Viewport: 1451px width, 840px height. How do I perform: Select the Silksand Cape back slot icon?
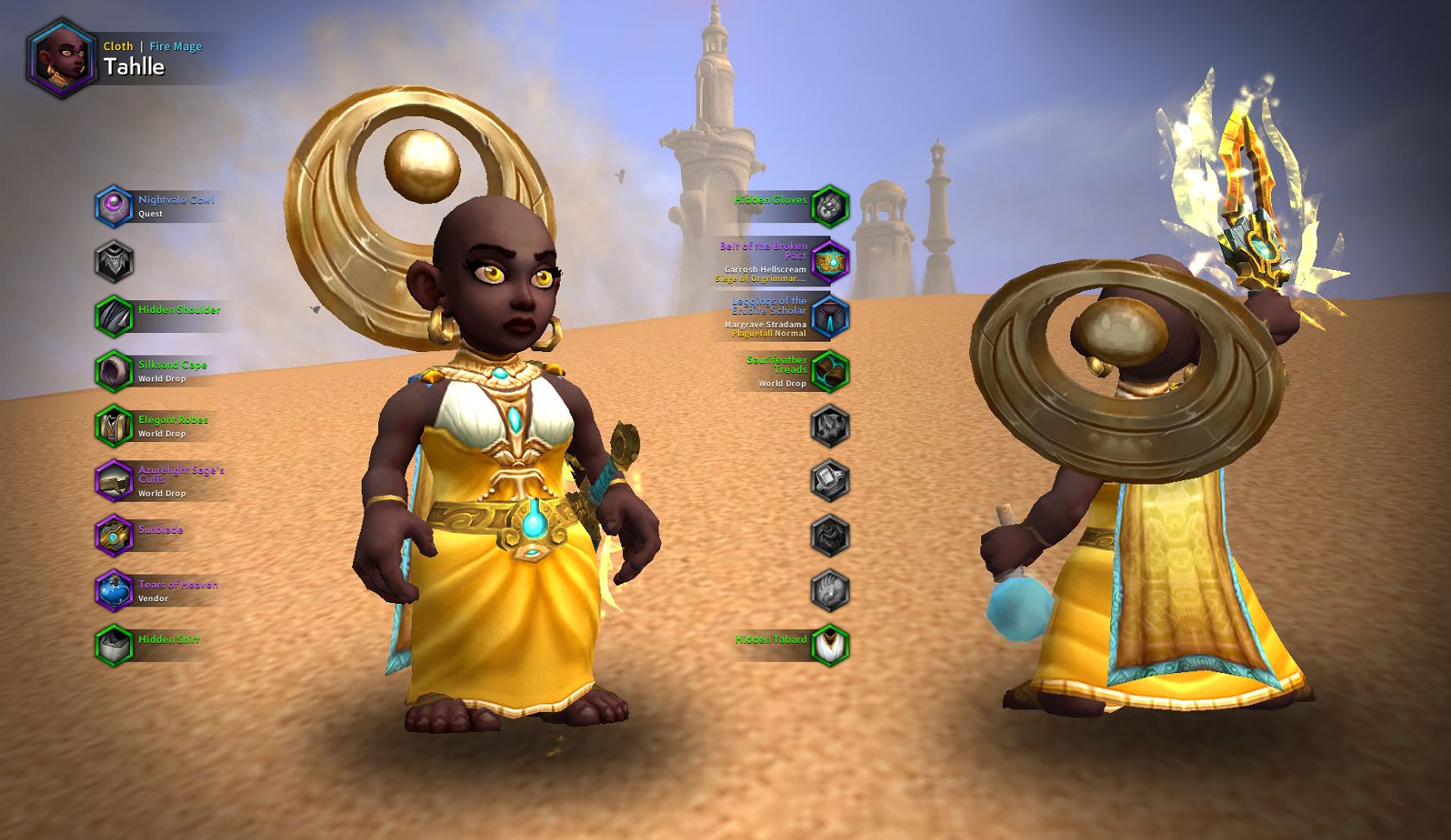[116, 370]
